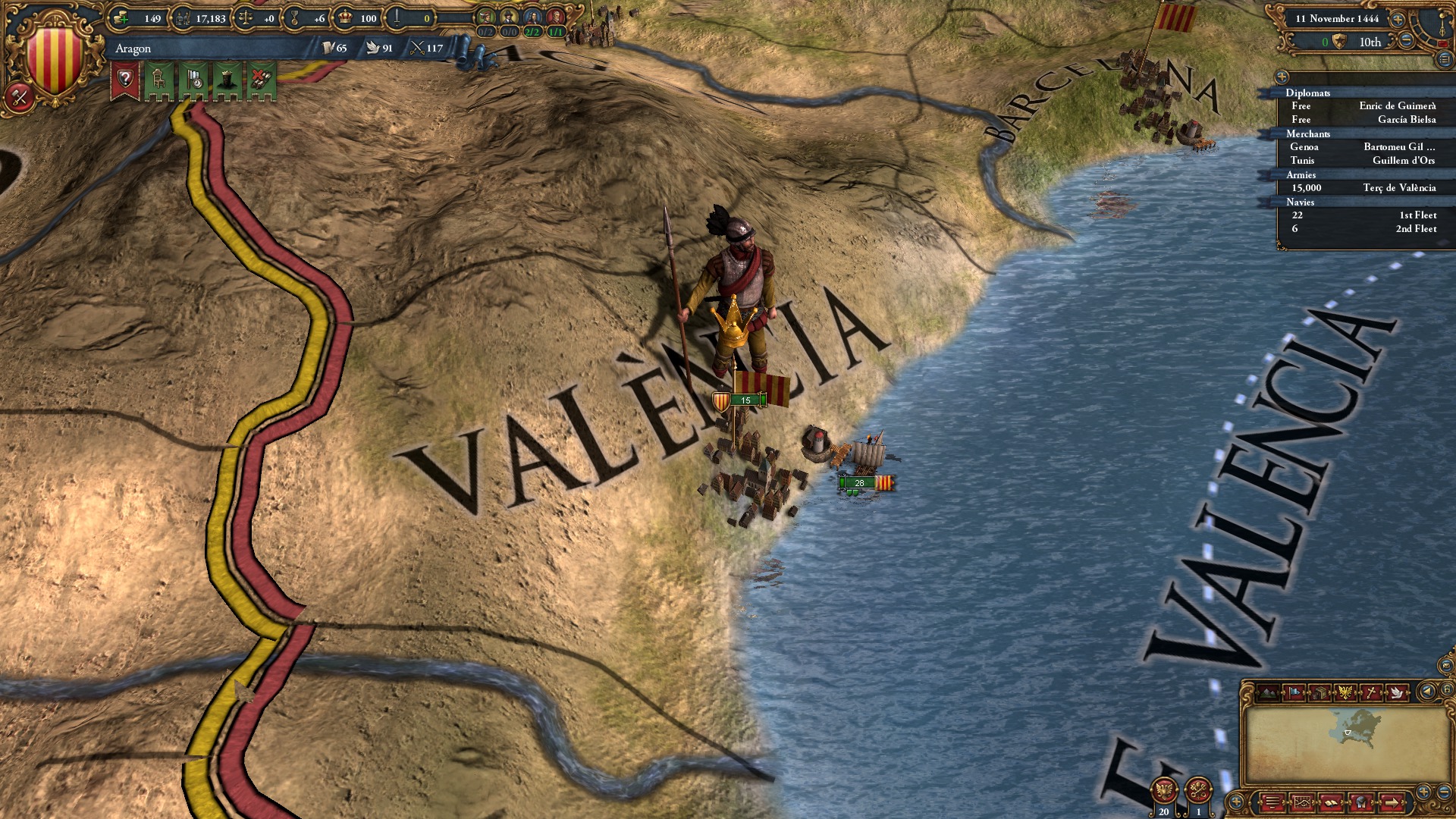Toggle the minimap camera lock

[x=1447, y=691]
